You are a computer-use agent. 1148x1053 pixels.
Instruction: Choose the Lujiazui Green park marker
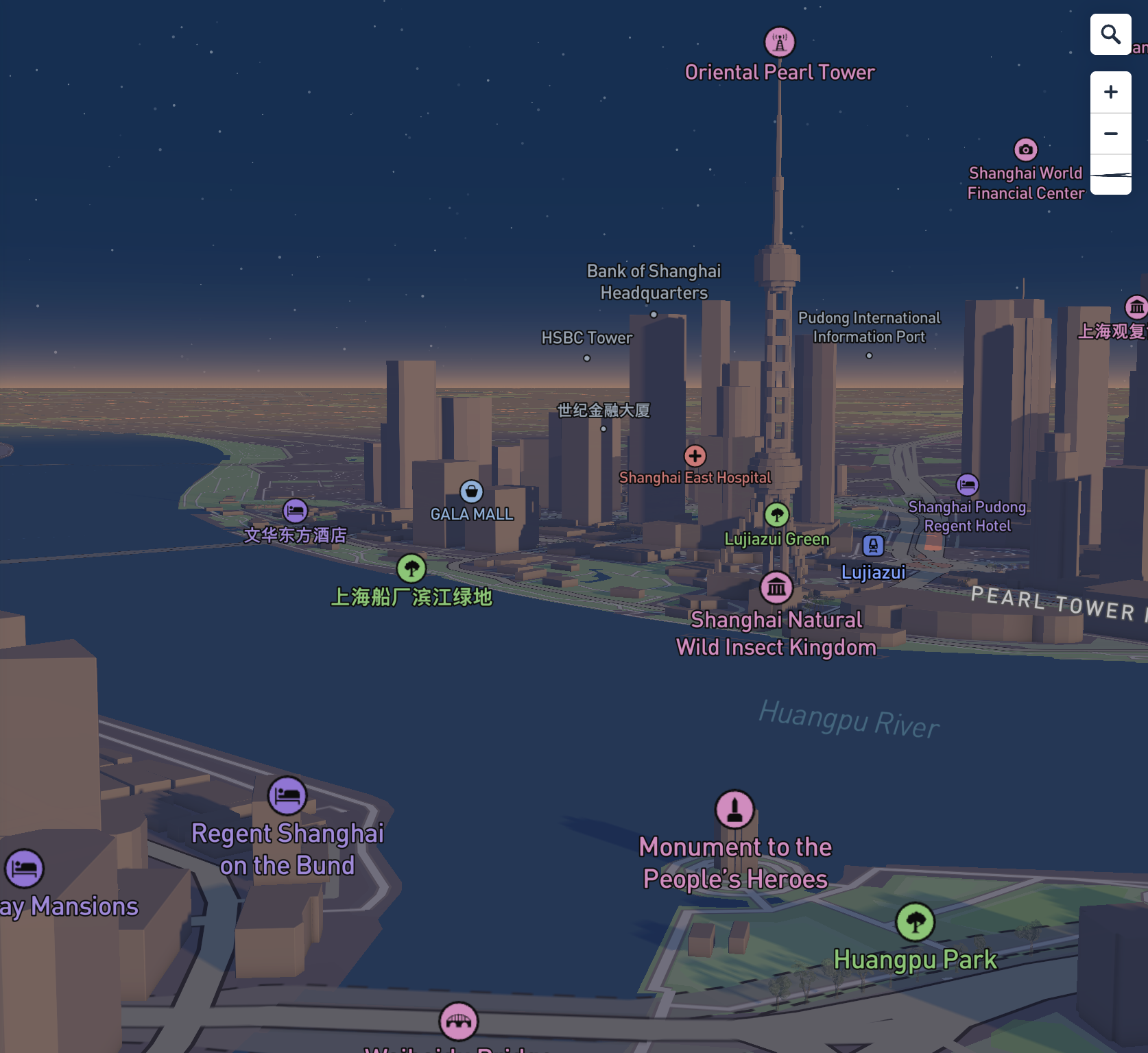(x=776, y=515)
